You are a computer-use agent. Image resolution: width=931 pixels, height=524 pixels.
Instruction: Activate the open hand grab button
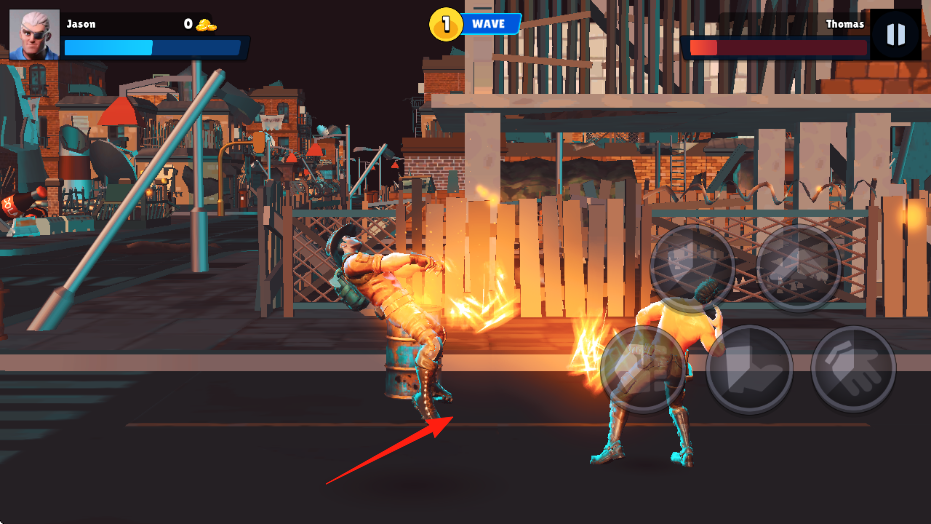(853, 367)
